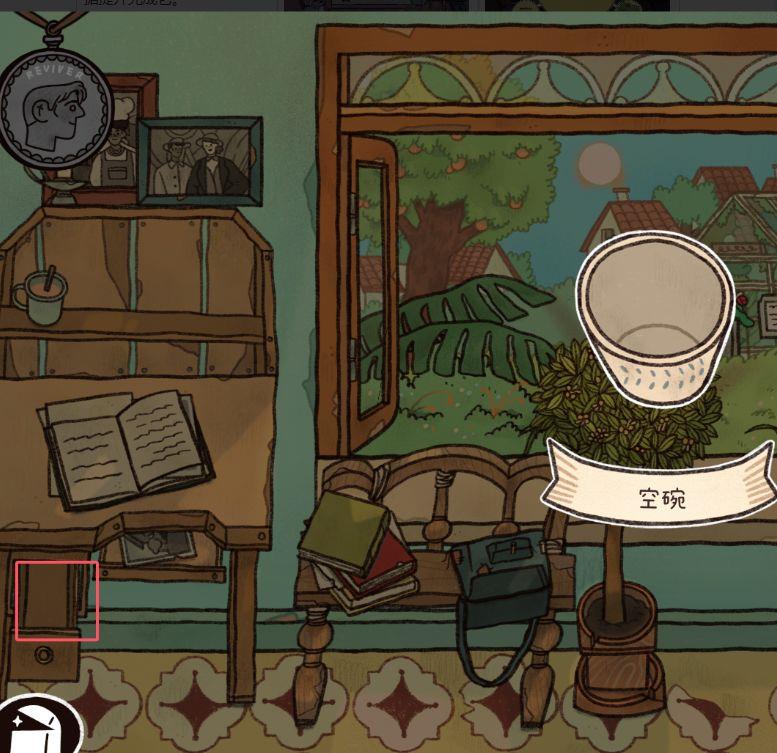This screenshot has width=777, height=753.
Task: Open the sparkle box icon in the corner
Action: click(x=38, y=725)
